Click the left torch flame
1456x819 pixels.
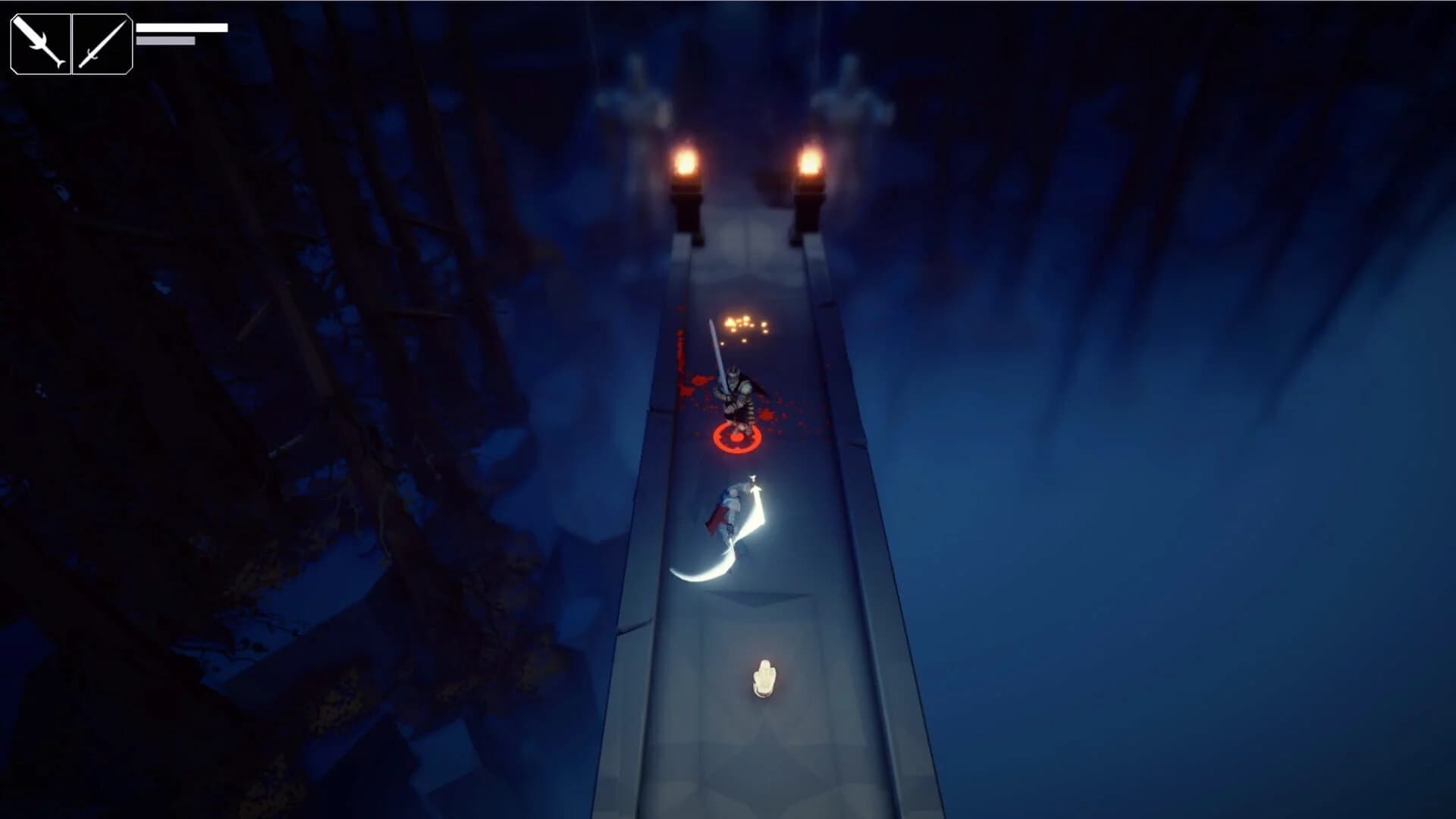pos(685,159)
